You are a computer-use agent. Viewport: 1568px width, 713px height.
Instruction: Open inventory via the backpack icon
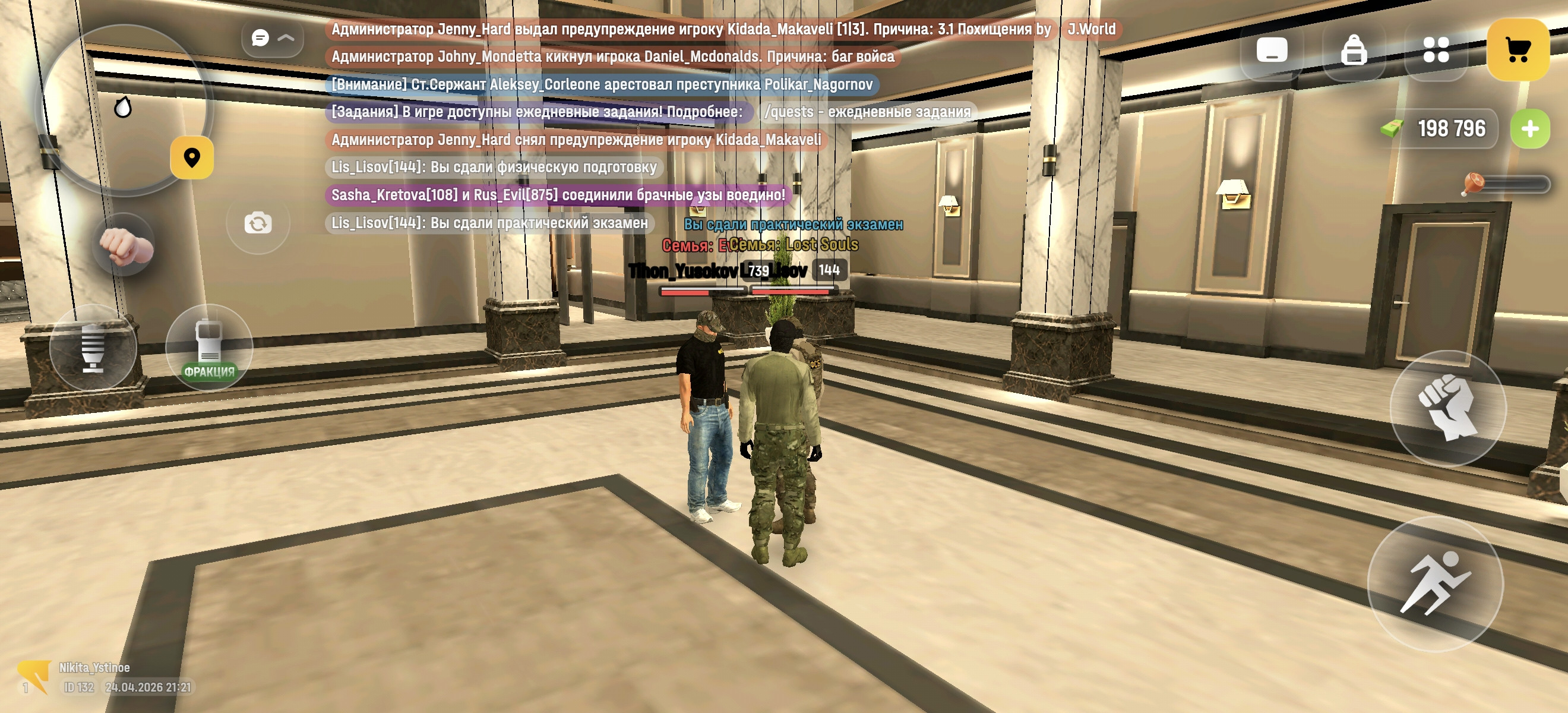click(x=1354, y=52)
